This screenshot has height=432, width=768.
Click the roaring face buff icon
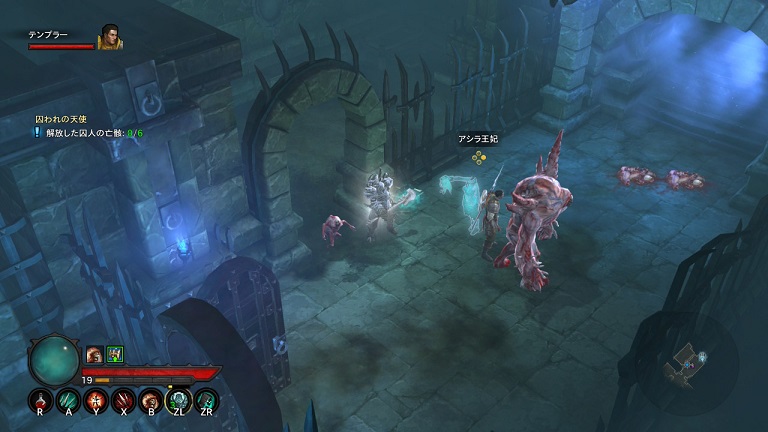pyautogui.click(x=94, y=353)
